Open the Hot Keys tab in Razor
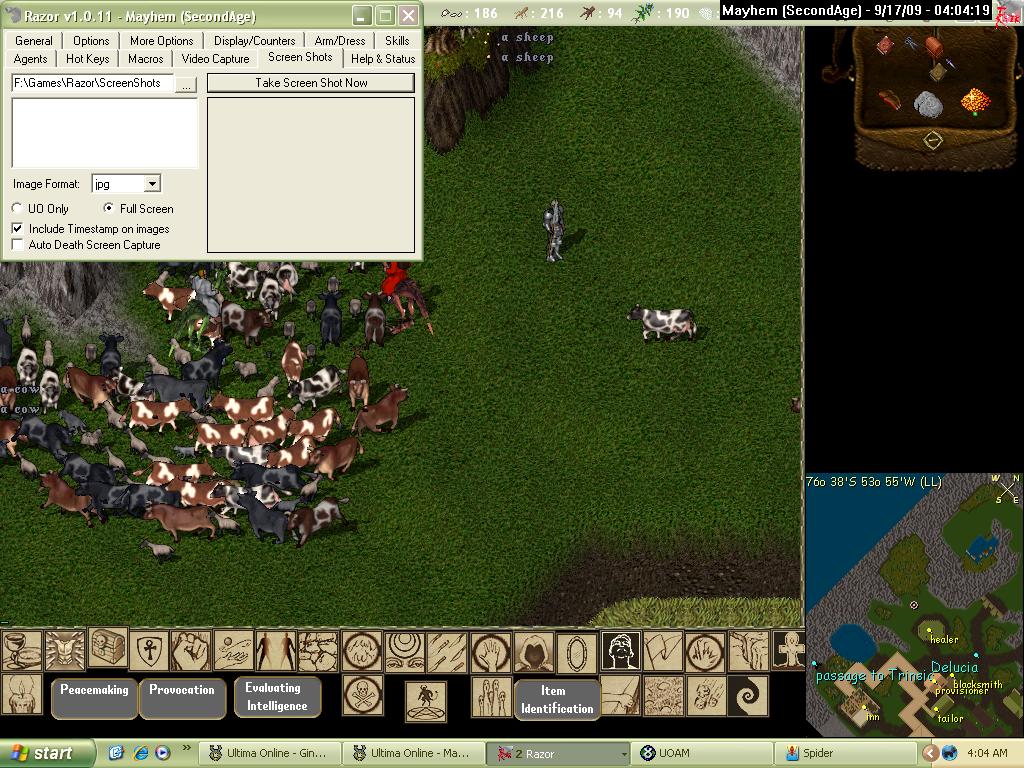1024x768 pixels. click(88, 59)
